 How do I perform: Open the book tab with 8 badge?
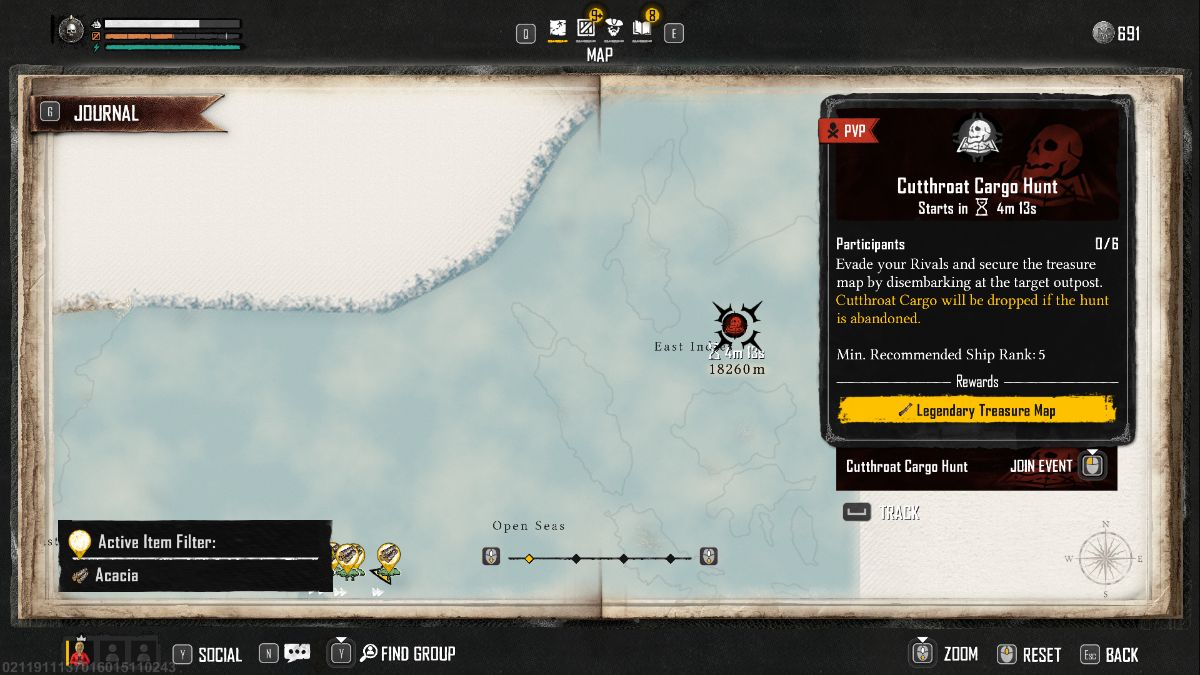tap(642, 29)
